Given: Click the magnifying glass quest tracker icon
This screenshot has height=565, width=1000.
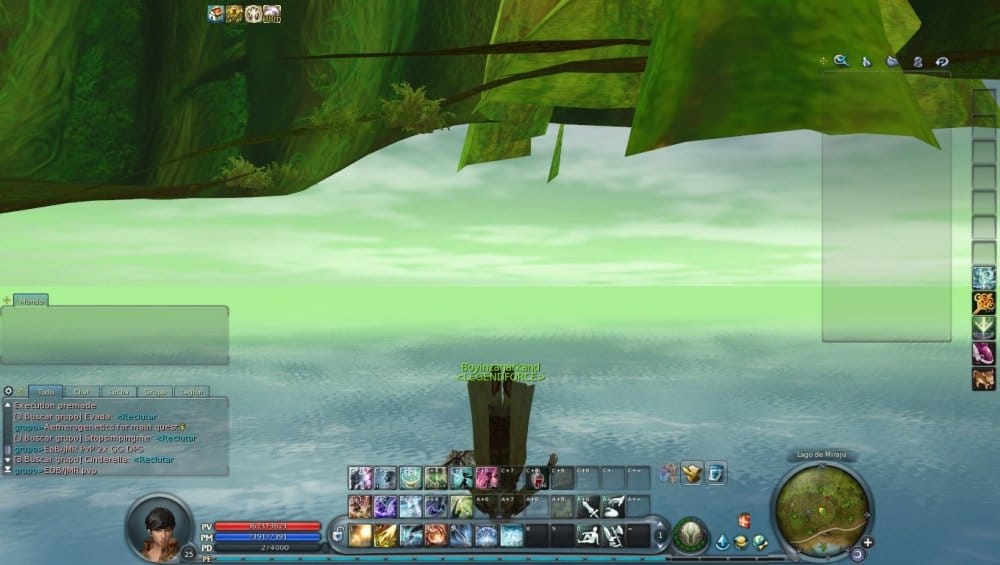Looking at the screenshot, I should pos(841,61).
